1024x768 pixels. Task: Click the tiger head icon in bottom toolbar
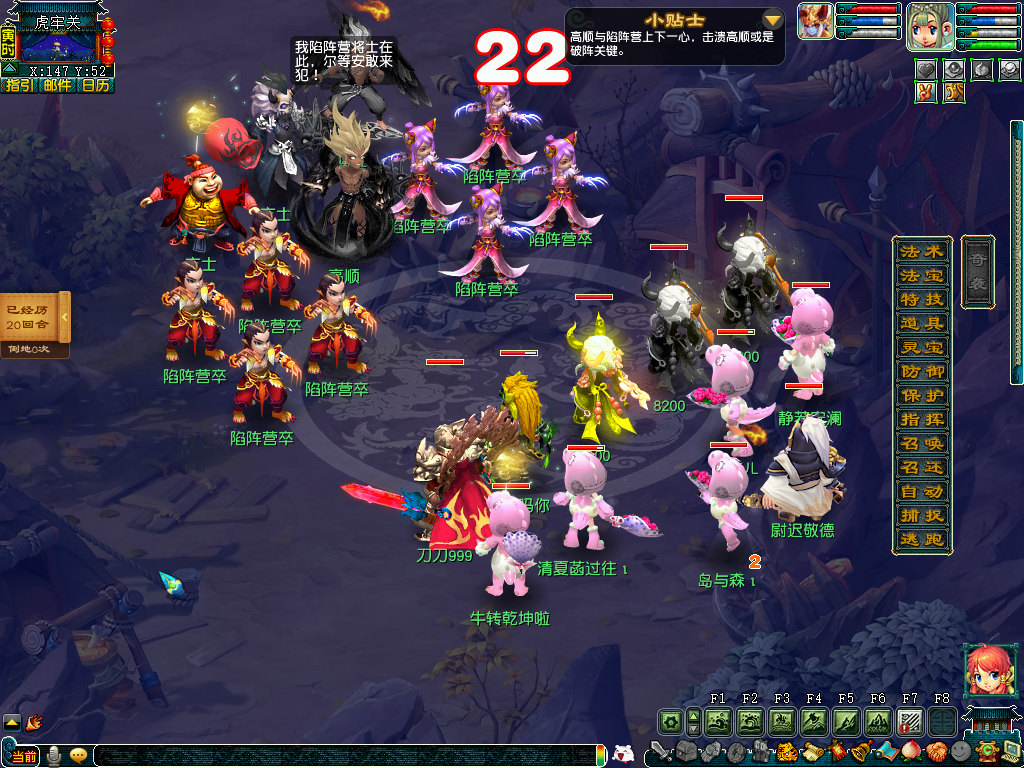(x=786, y=752)
